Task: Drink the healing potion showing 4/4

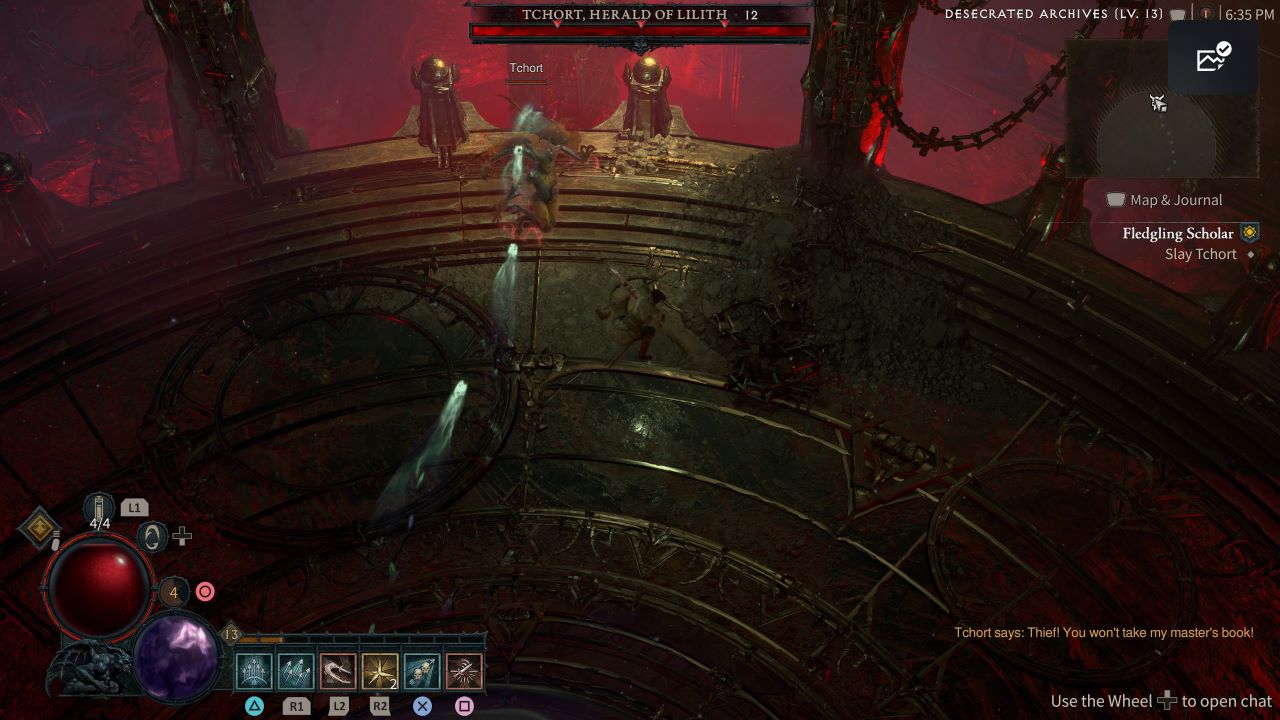Action: coord(99,509)
